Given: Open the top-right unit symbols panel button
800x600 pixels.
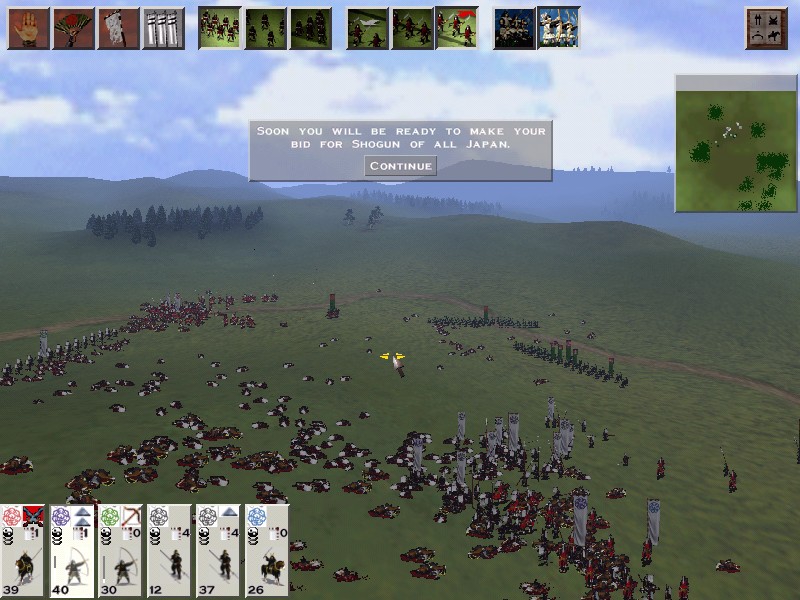Looking at the screenshot, I should 766,28.
